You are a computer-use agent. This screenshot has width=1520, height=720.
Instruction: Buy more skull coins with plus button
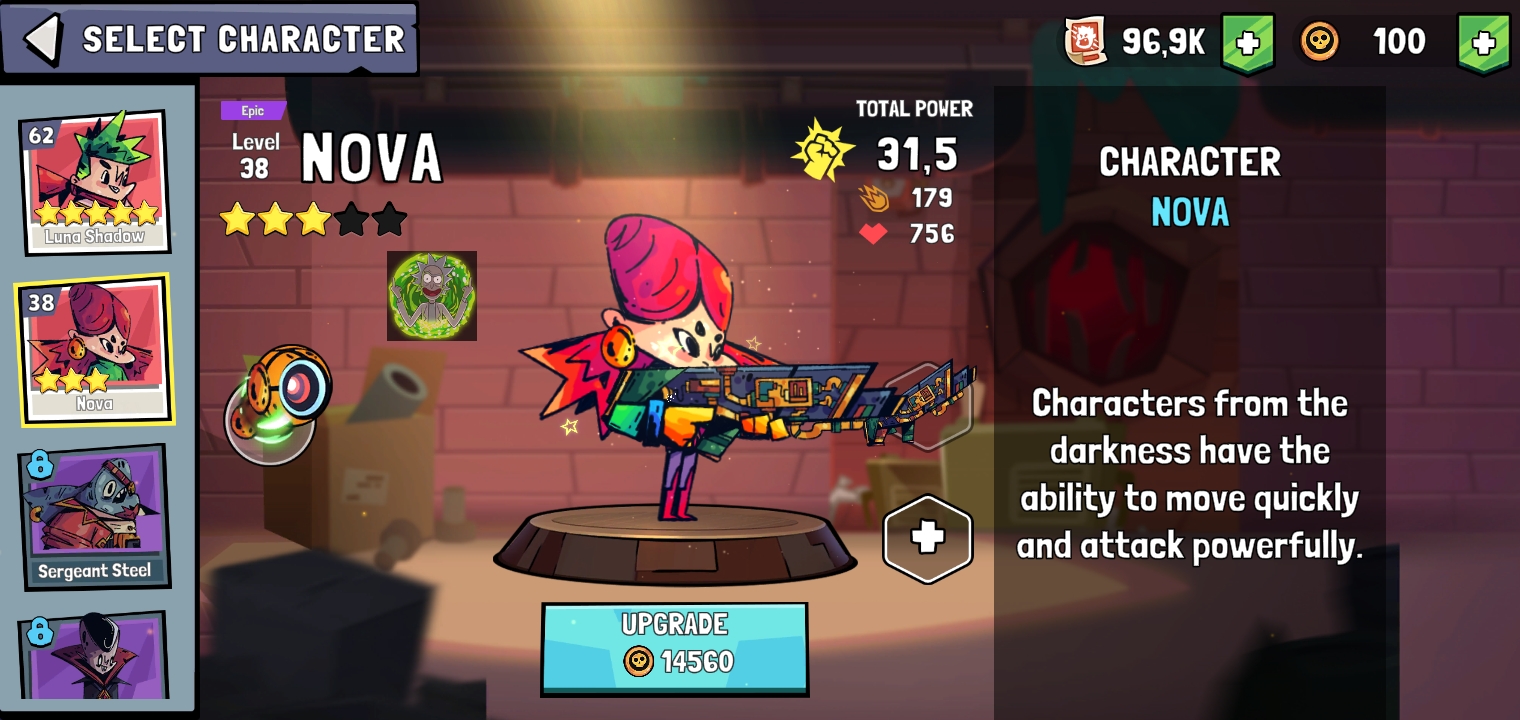point(1483,43)
